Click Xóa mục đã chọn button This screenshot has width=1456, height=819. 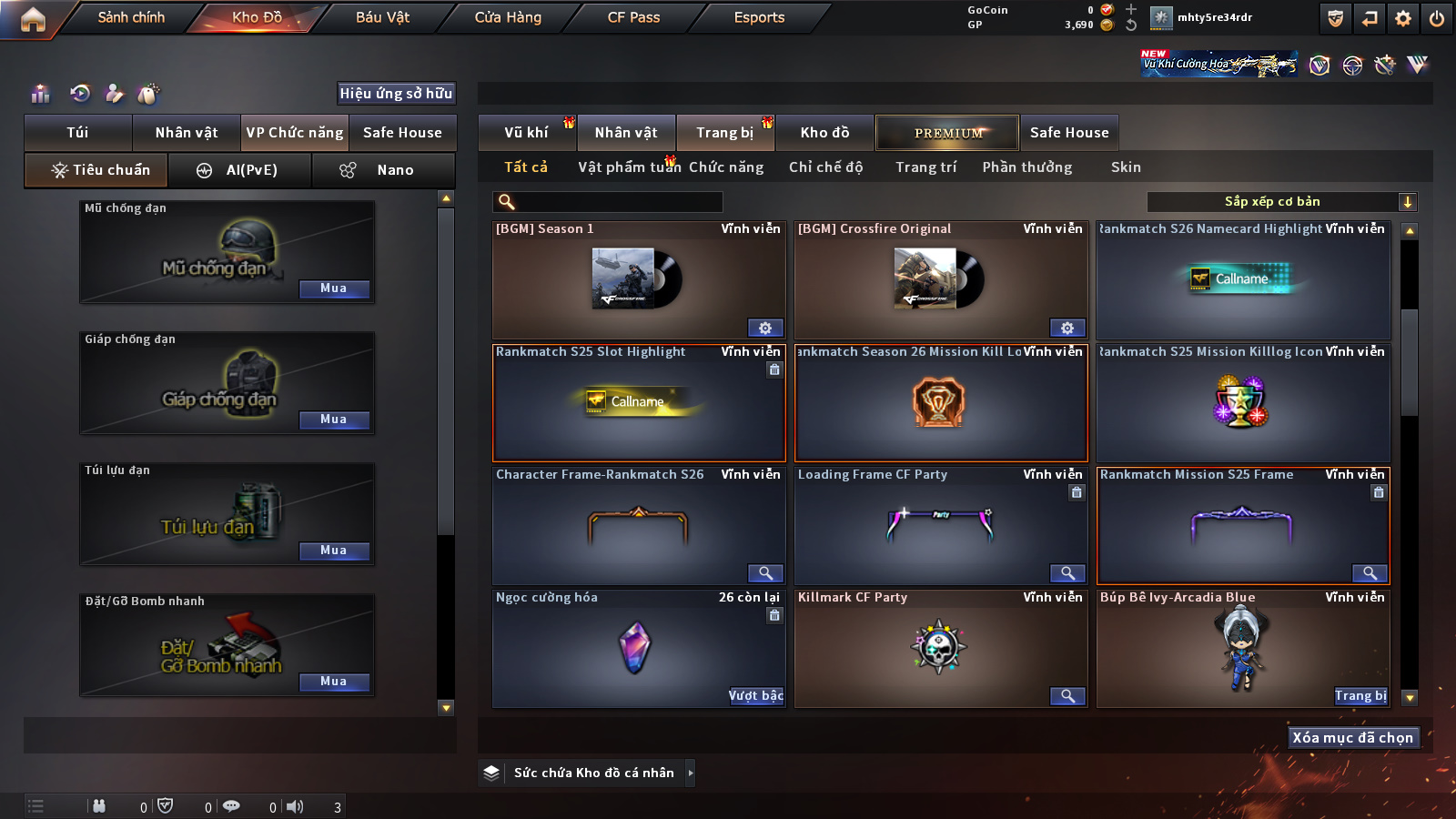(x=1352, y=738)
